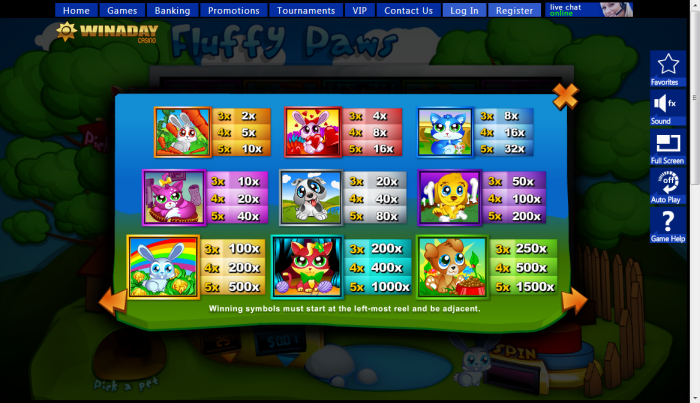
Task: Switch to Full Screen mode
Action: point(667,147)
